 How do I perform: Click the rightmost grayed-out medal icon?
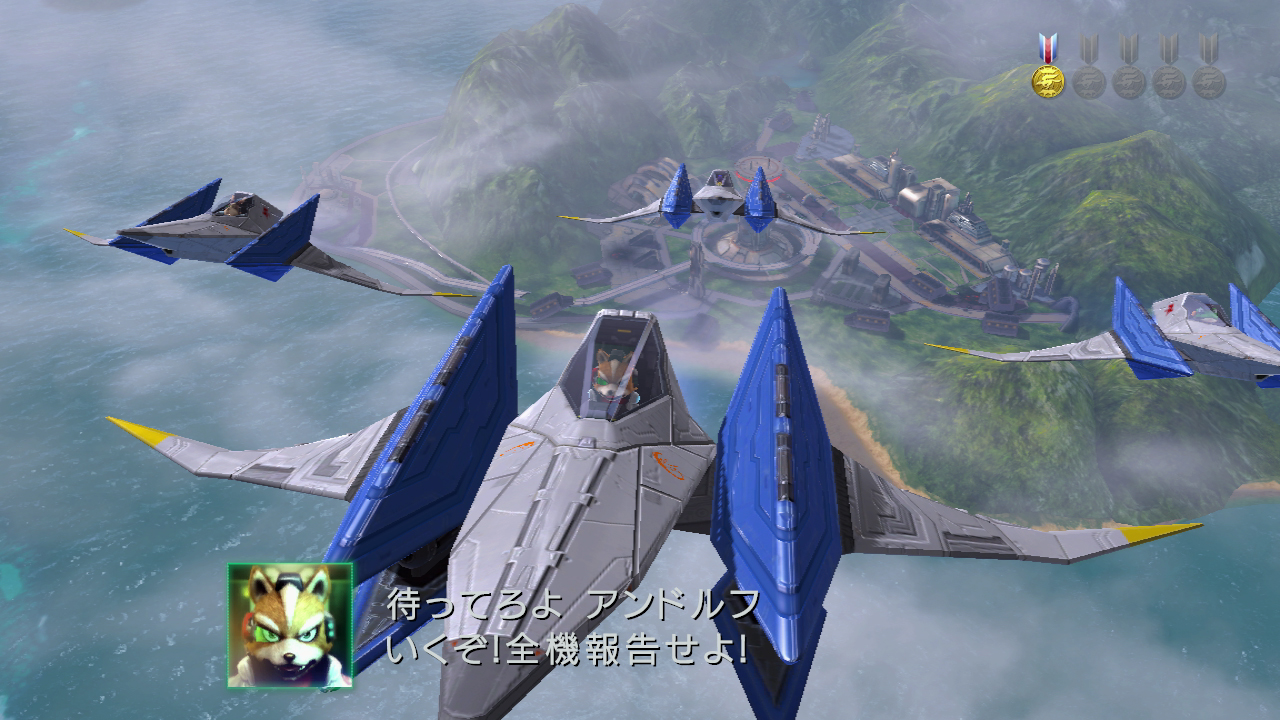coord(1209,82)
